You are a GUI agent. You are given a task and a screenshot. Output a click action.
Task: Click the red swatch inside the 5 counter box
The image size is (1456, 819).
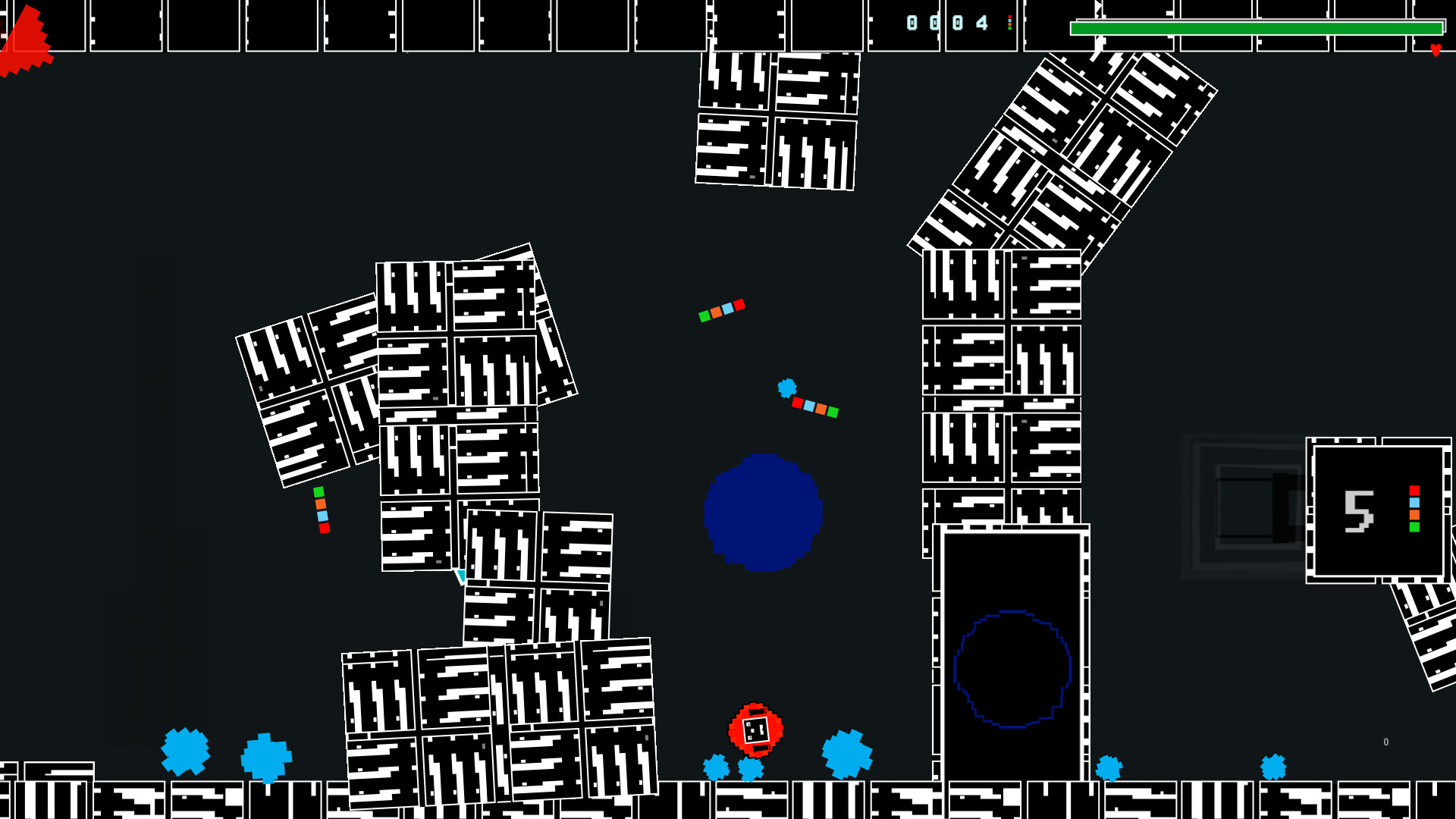tap(1414, 490)
